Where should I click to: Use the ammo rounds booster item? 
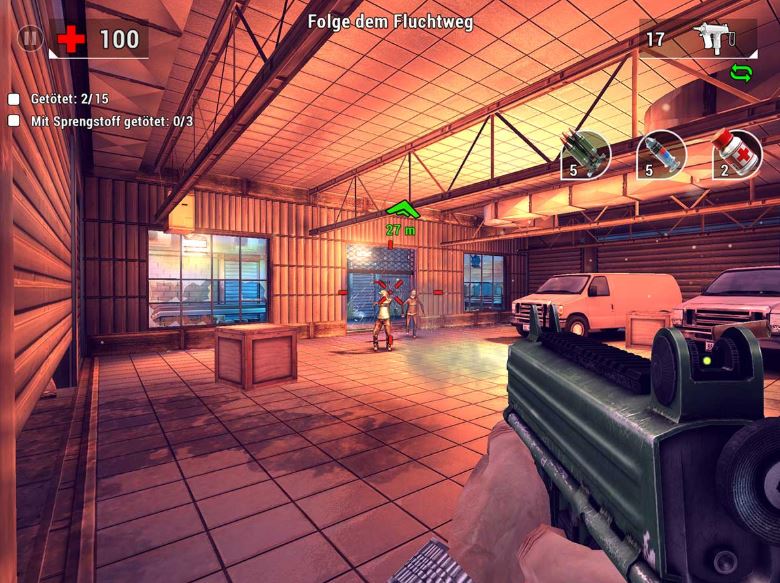point(586,155)
